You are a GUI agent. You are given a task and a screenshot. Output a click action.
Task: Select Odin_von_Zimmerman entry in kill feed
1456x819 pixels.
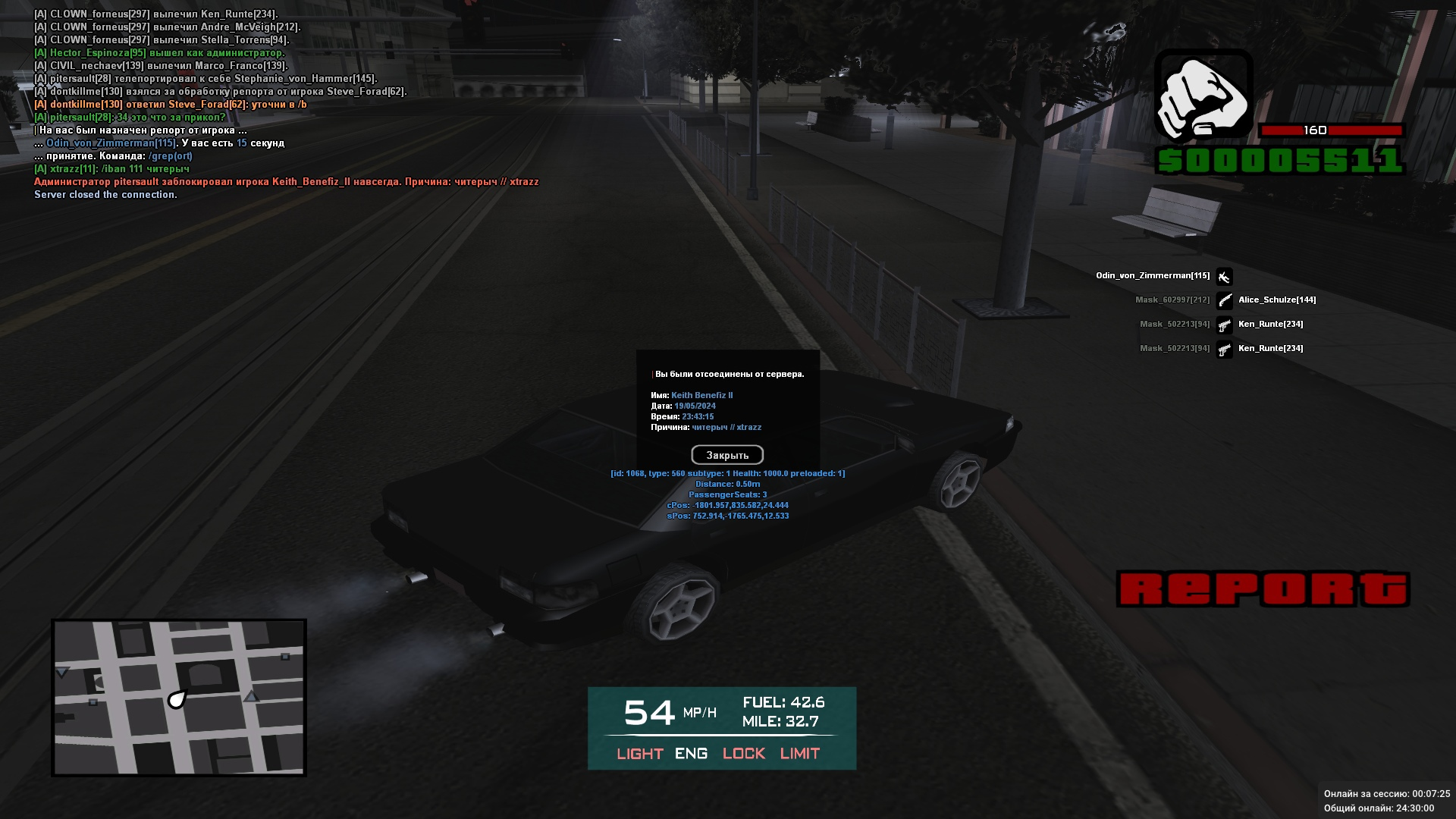(x=1153, y=276)
